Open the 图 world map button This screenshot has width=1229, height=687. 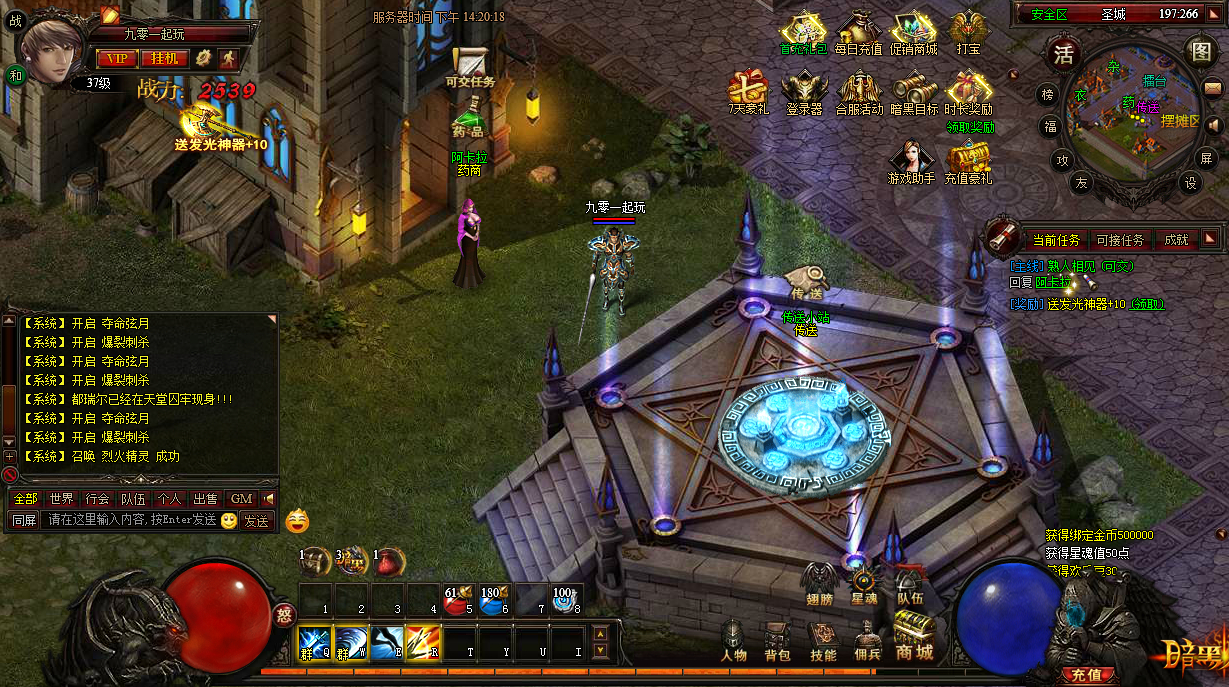[1200, 50]
